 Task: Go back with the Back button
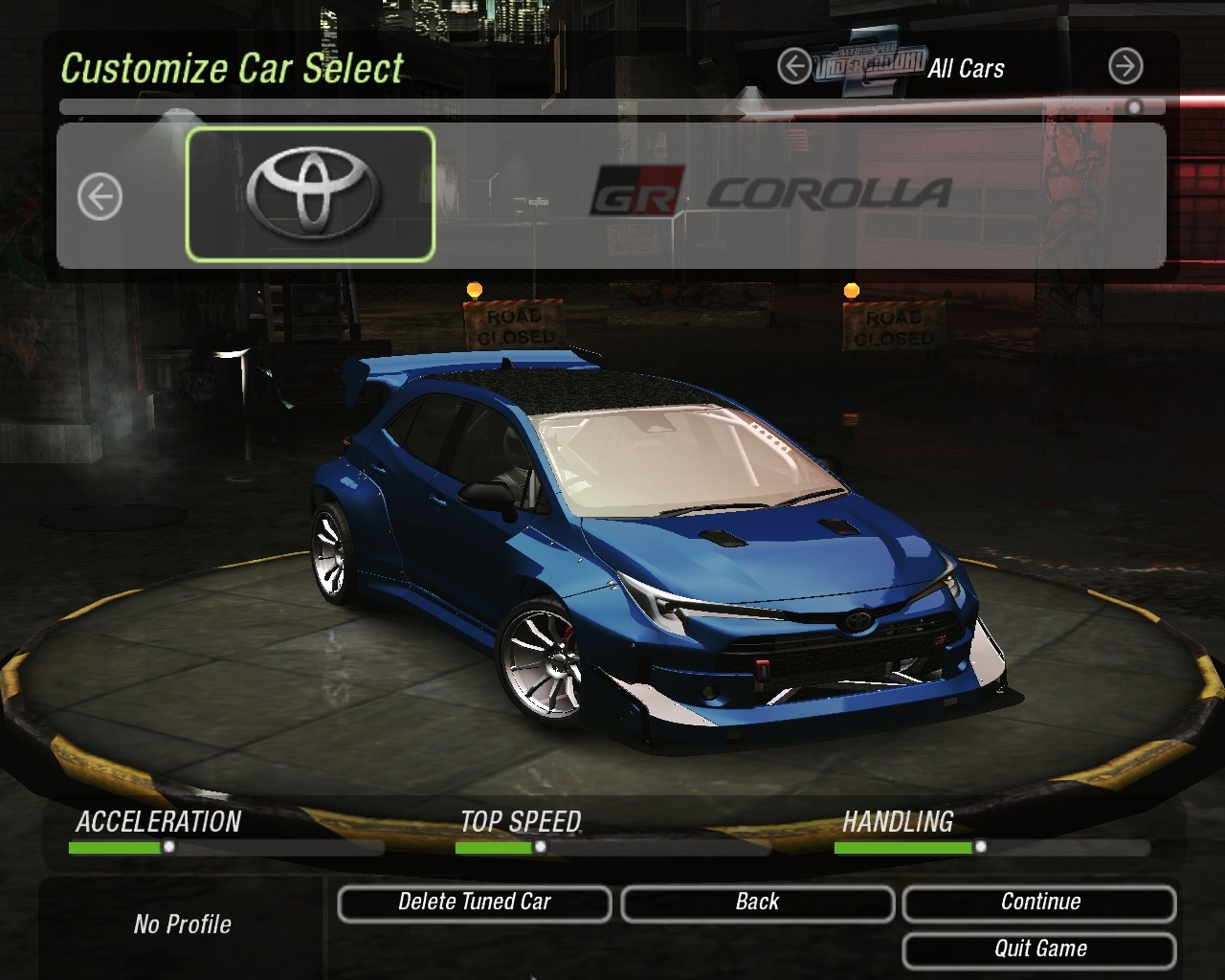pos(757,902)
